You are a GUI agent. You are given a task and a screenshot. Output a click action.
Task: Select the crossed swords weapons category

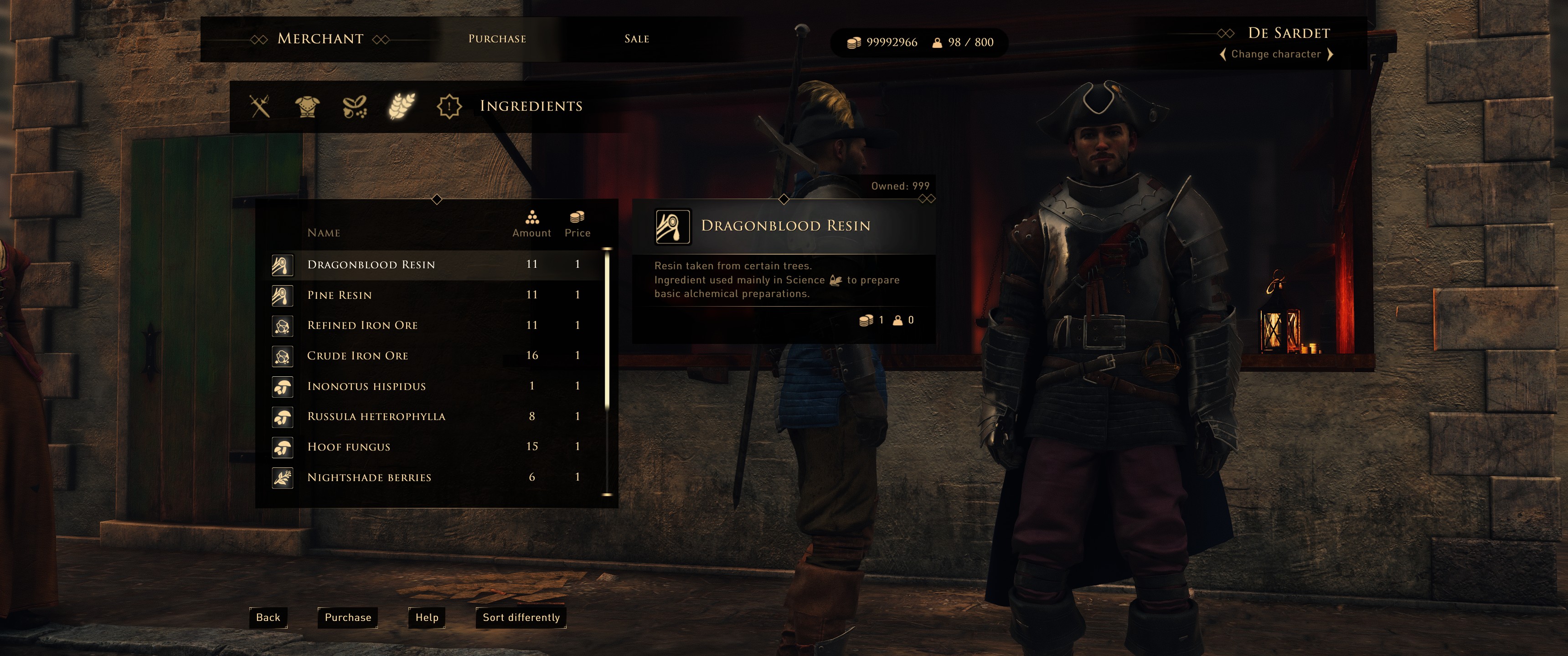(260, 107)
